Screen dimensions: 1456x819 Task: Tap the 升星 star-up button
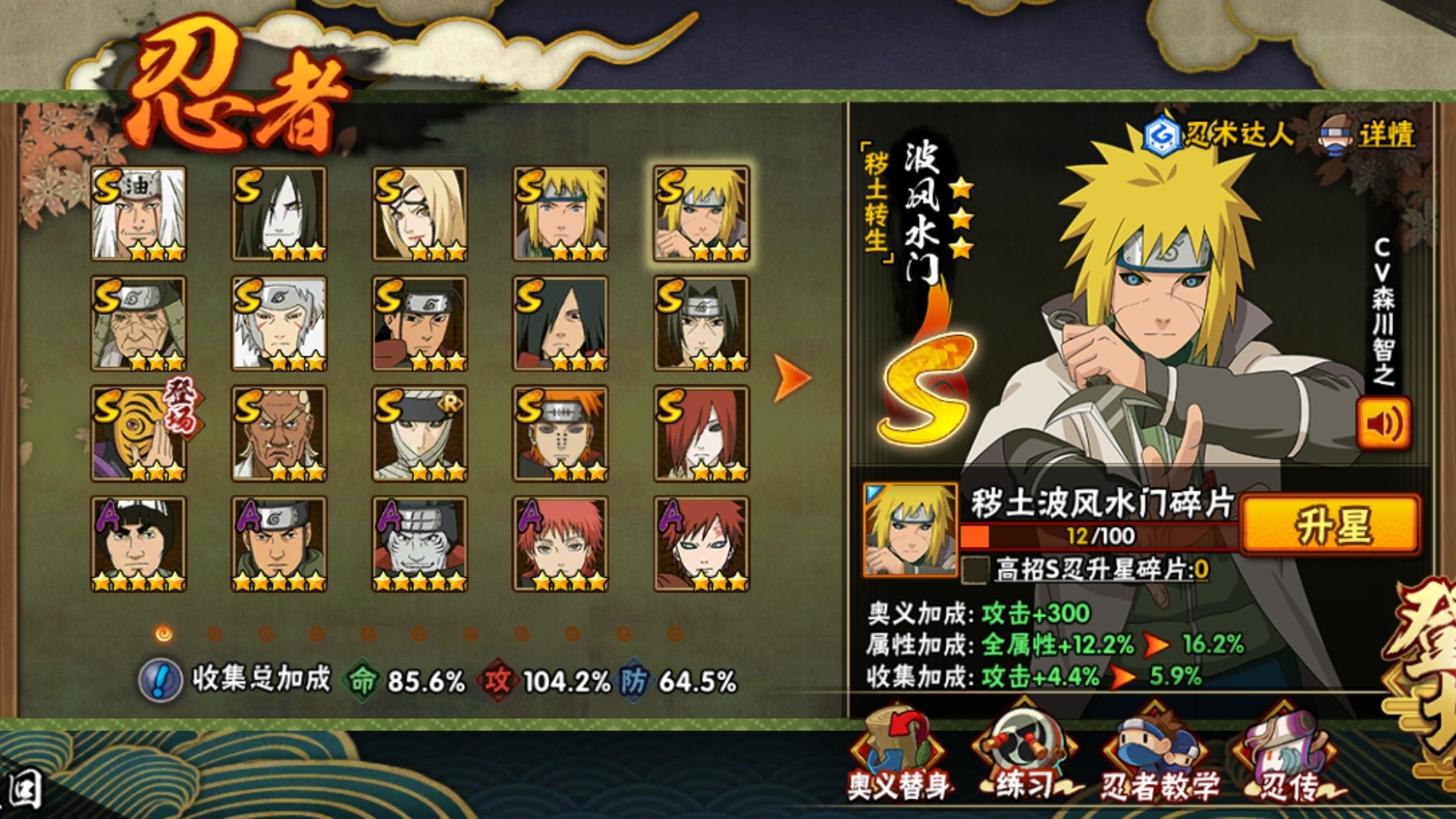pyautogui.click(x=1330, y=525)
